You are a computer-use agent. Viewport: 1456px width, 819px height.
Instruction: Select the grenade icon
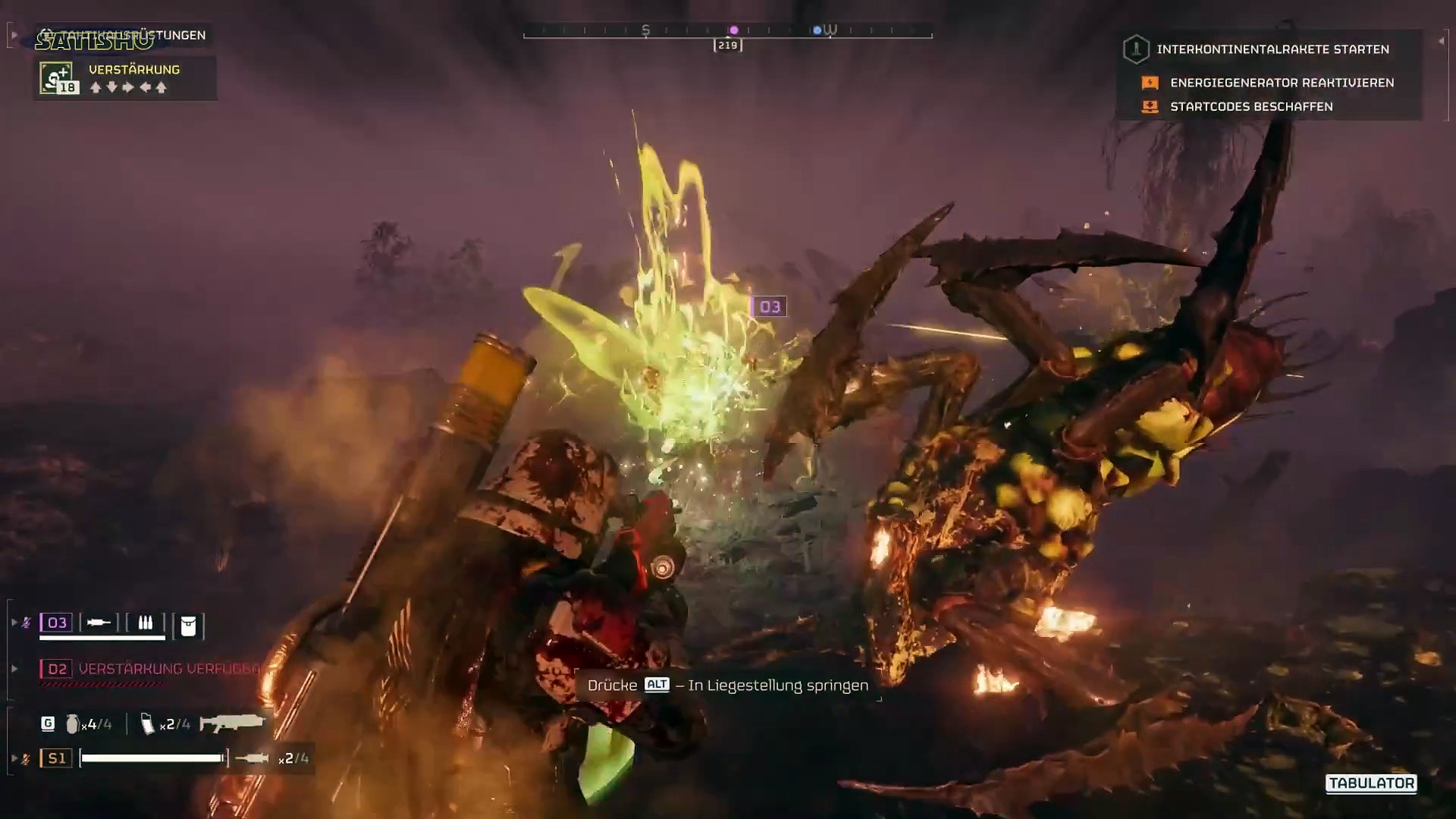click(72, 724)
